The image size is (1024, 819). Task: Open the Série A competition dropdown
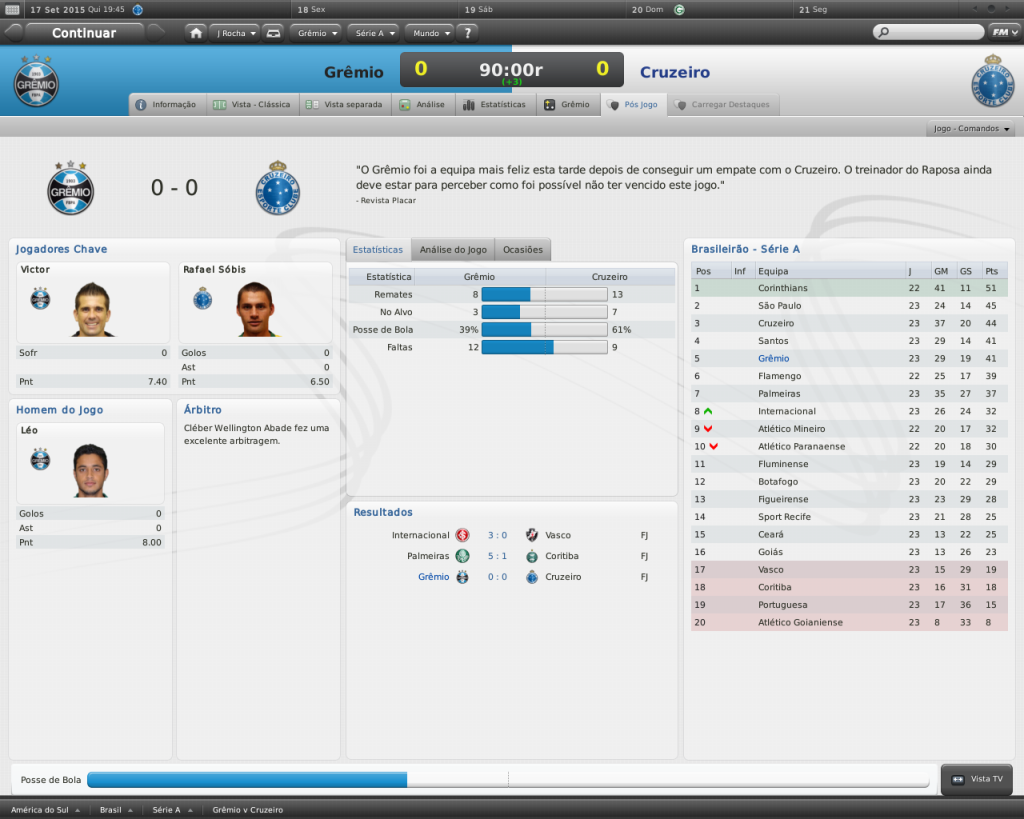point(375,33)
